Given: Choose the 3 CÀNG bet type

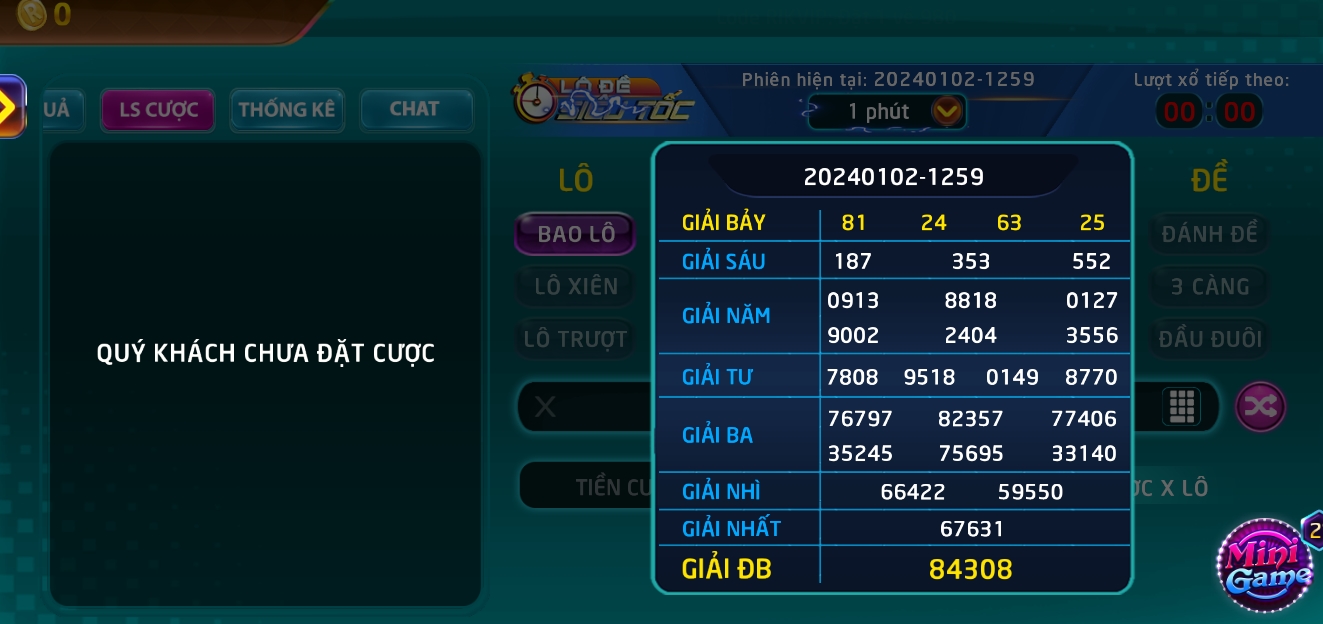Looking at the screenshot, I should click(x=1209, y=287).
